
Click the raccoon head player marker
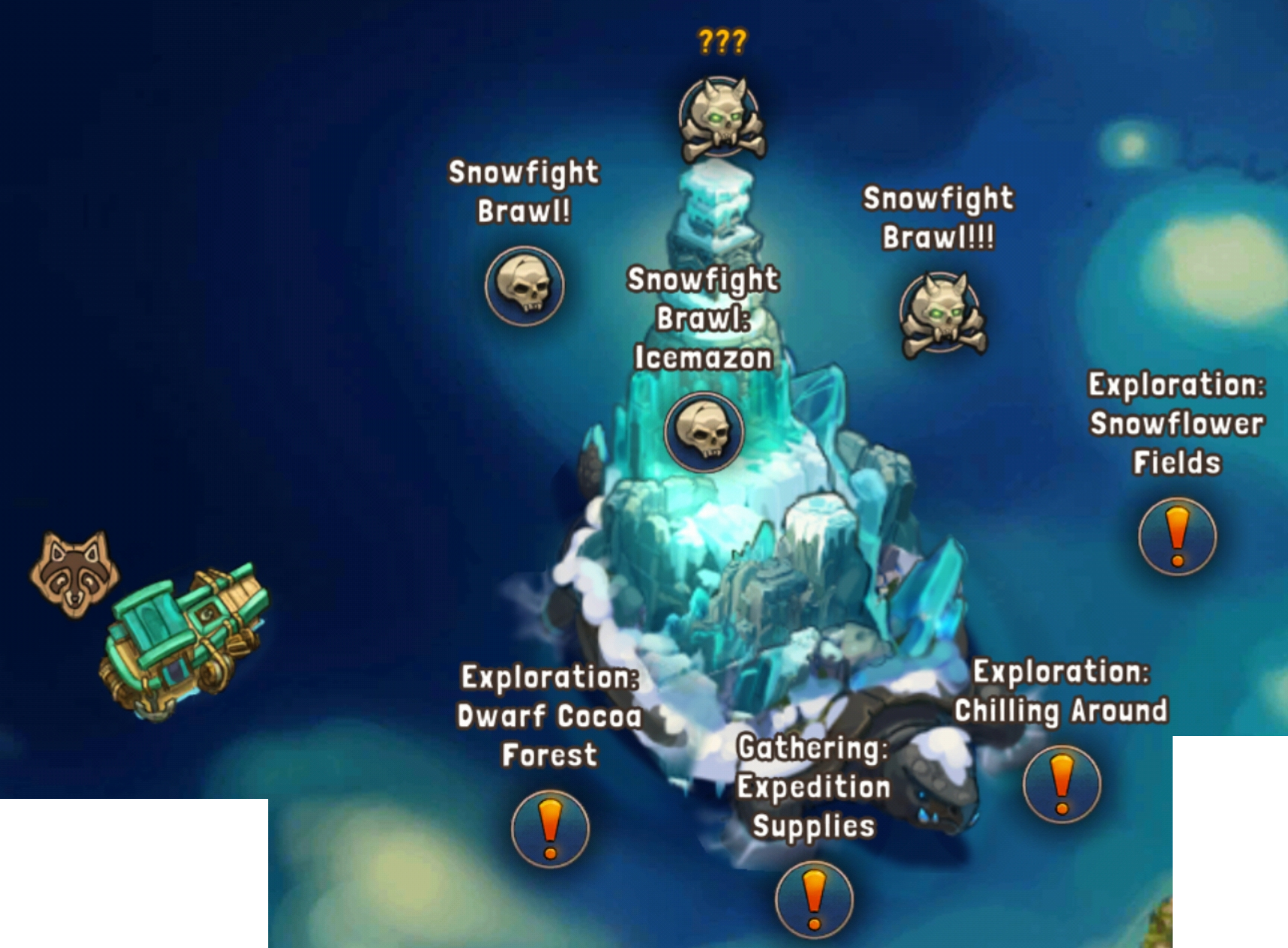[x=74, y=573]
